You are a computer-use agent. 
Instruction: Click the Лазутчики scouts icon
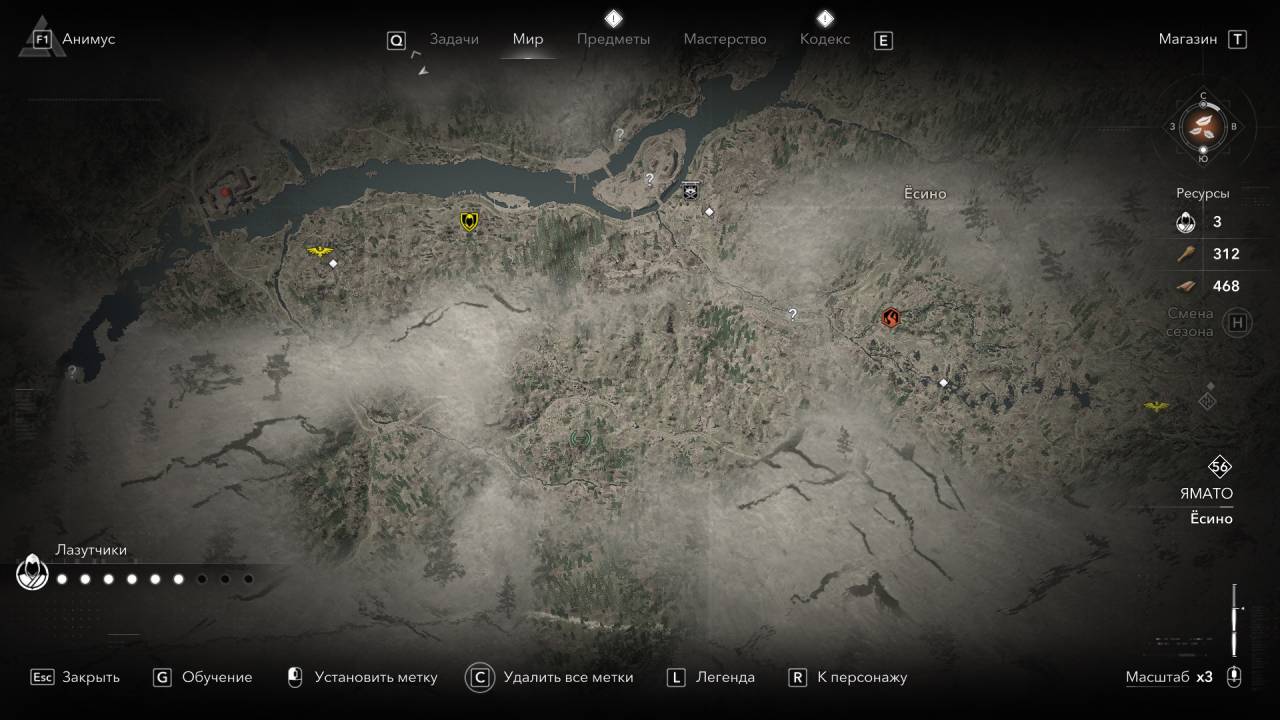click(x=33, y=574)
